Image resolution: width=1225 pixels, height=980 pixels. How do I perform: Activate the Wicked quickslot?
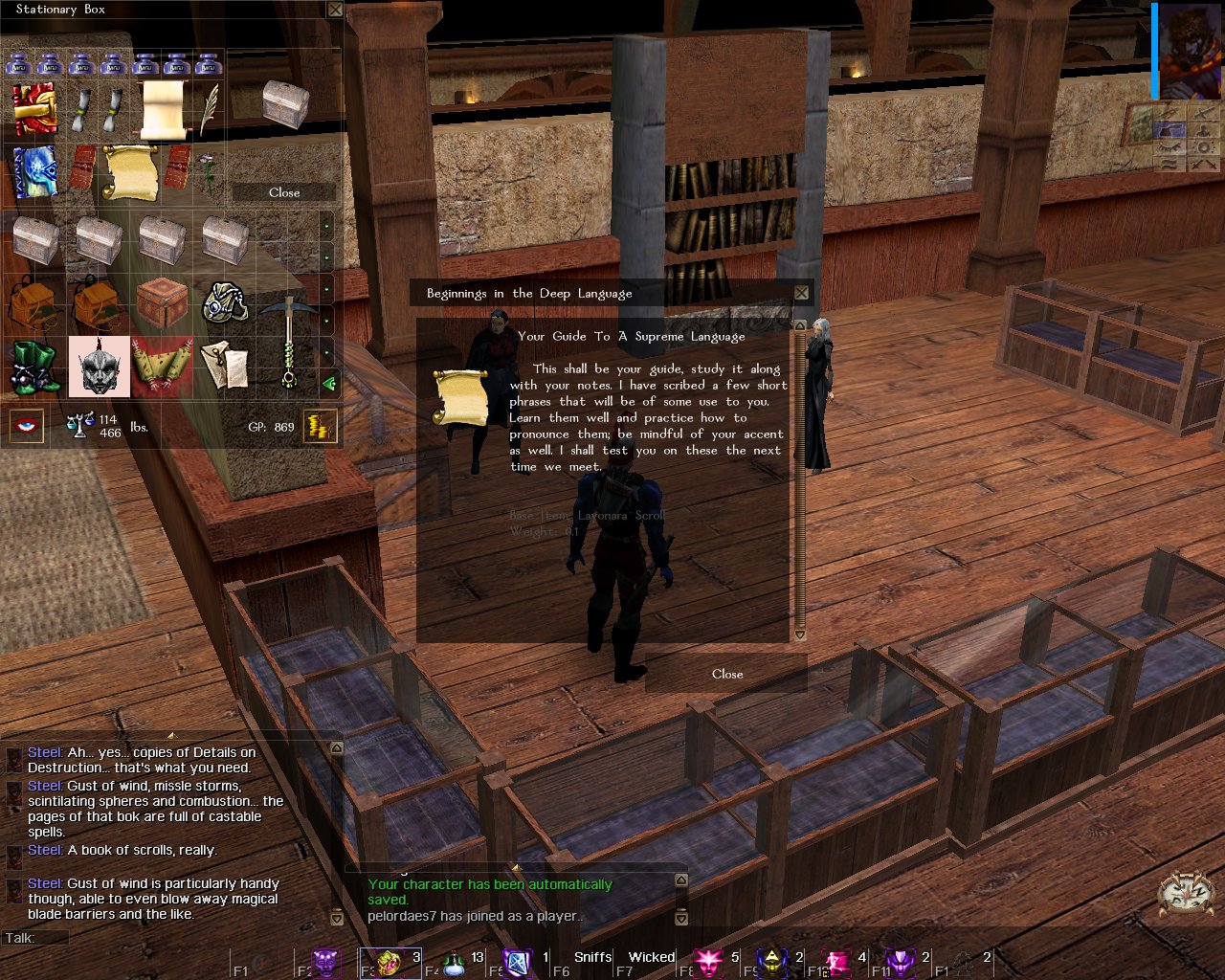652,958
